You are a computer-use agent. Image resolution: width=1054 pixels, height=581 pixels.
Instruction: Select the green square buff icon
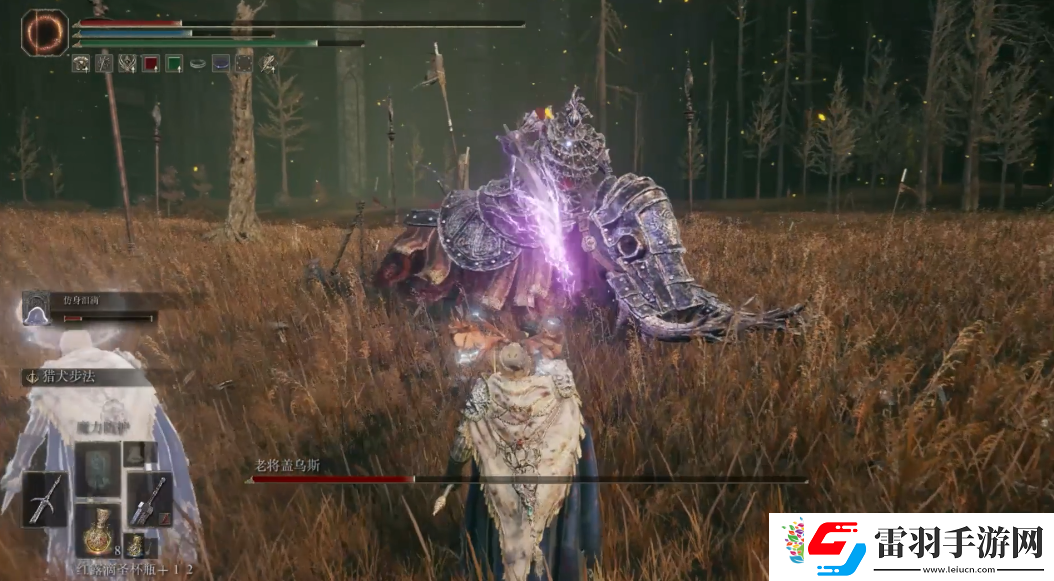pyautogui.click(x=174, y=64)
